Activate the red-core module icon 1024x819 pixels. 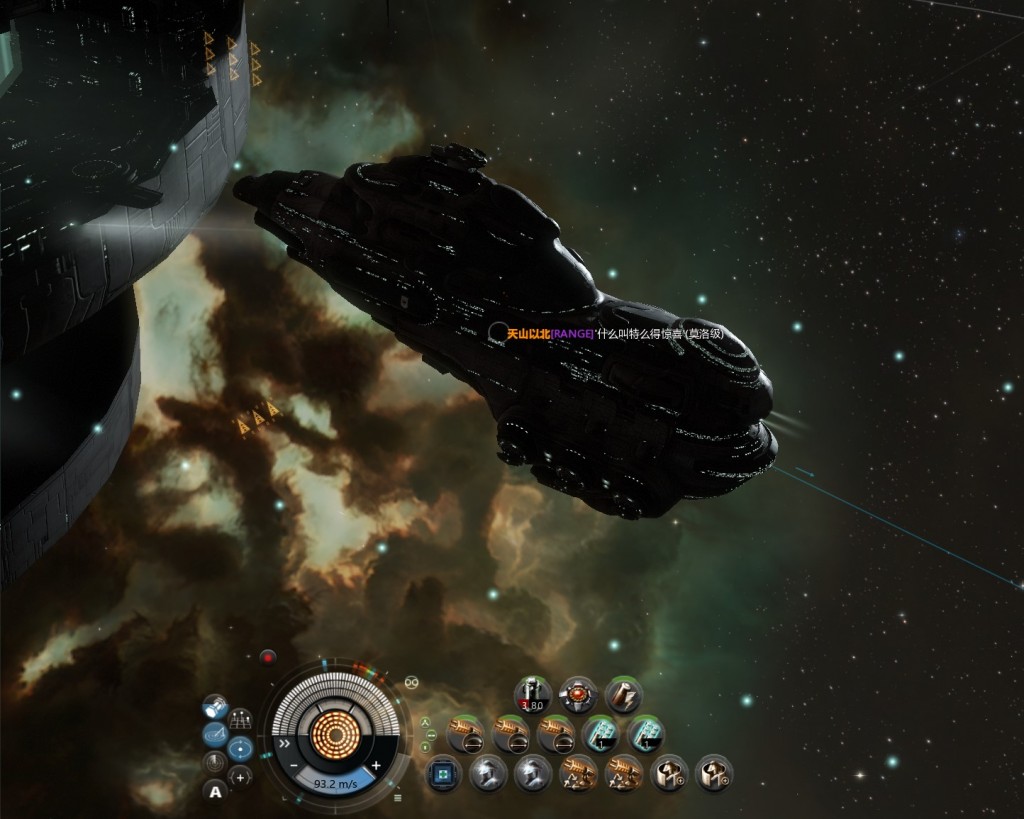click(577, 692)
